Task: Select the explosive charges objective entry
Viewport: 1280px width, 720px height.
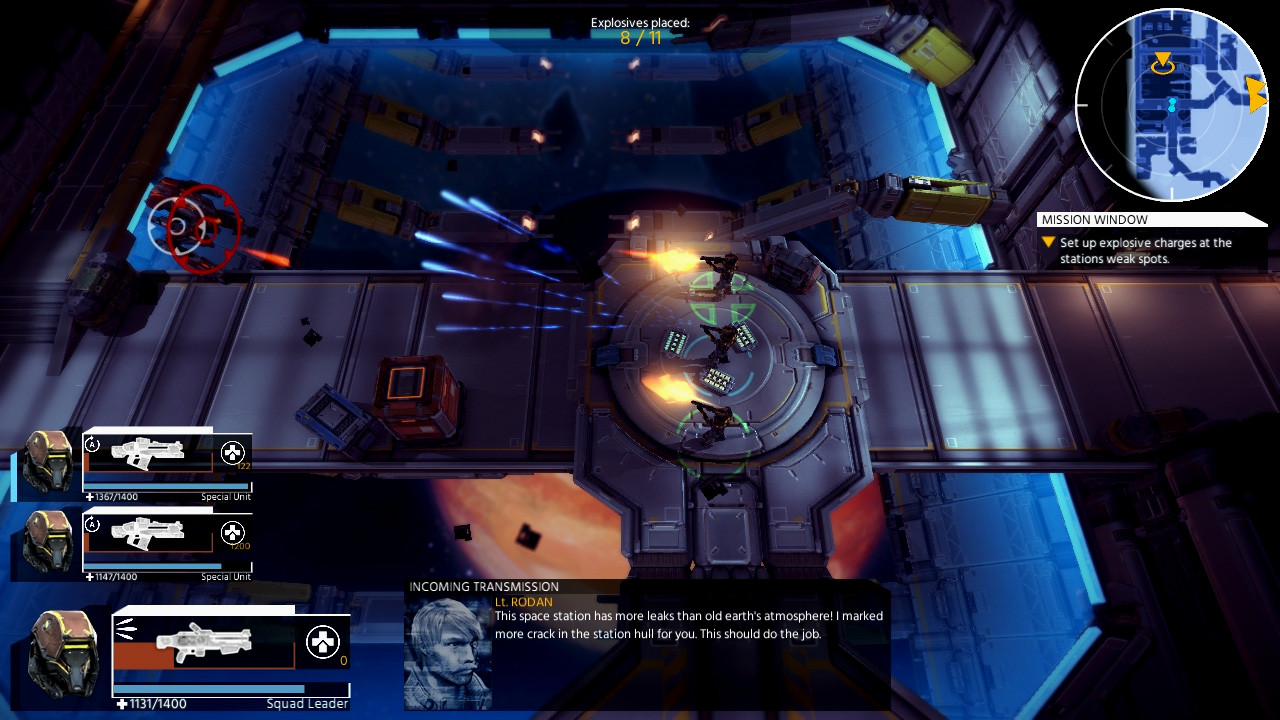Action: [x=1145, y=250]
